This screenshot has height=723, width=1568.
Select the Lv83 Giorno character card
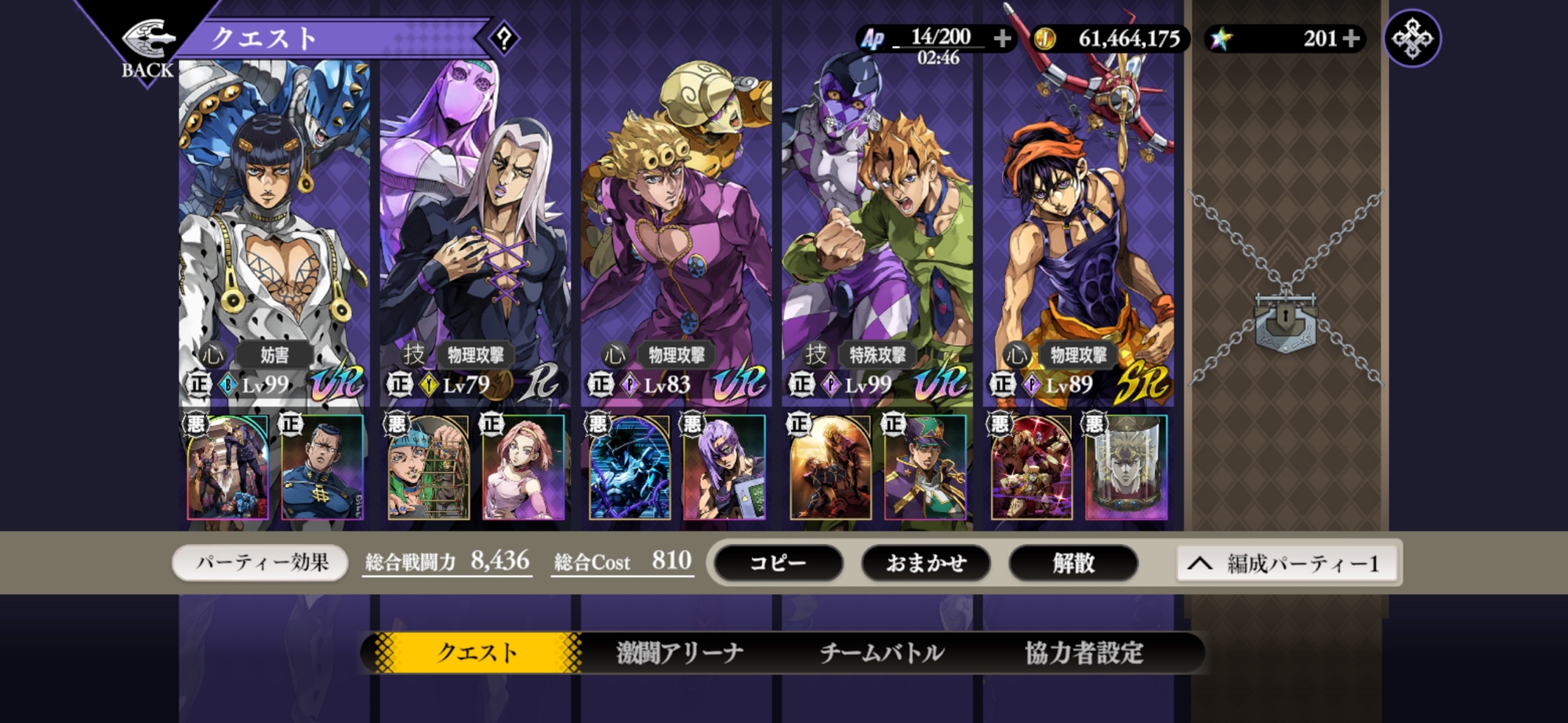[676, 235]
